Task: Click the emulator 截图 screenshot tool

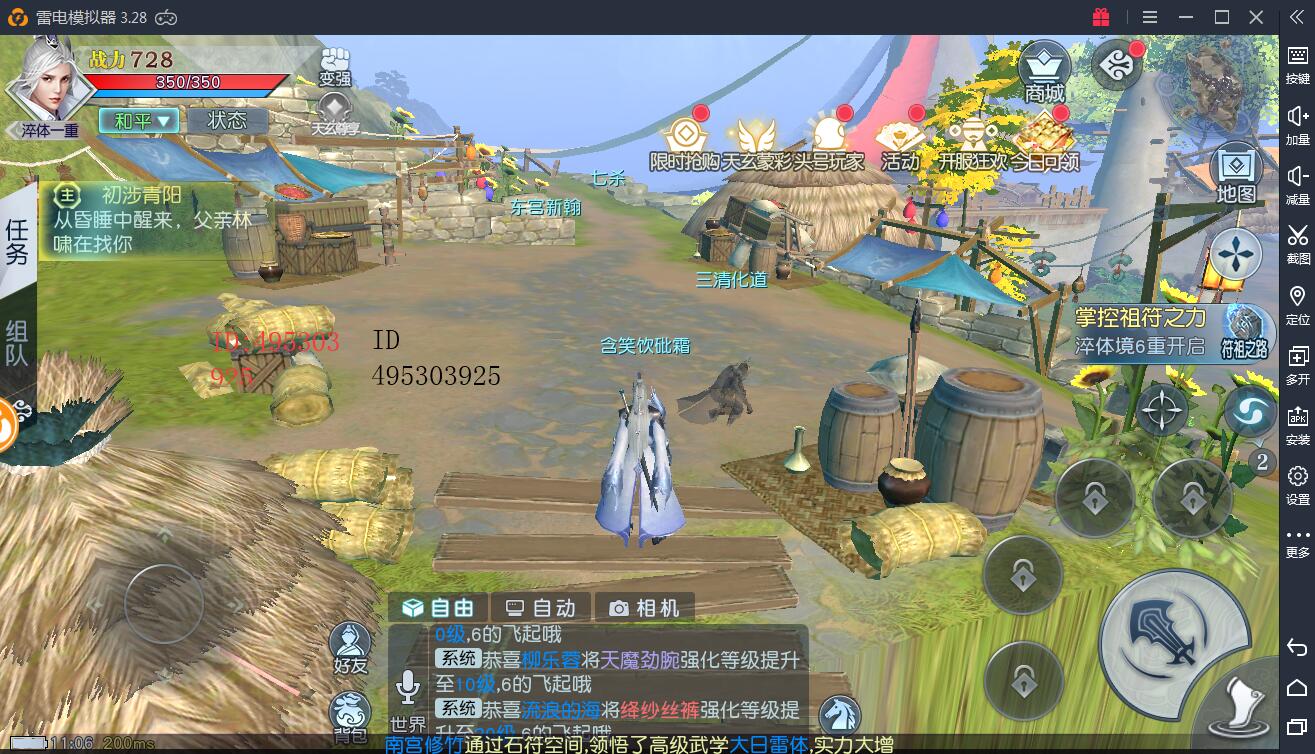Action: coord(1297,242)
